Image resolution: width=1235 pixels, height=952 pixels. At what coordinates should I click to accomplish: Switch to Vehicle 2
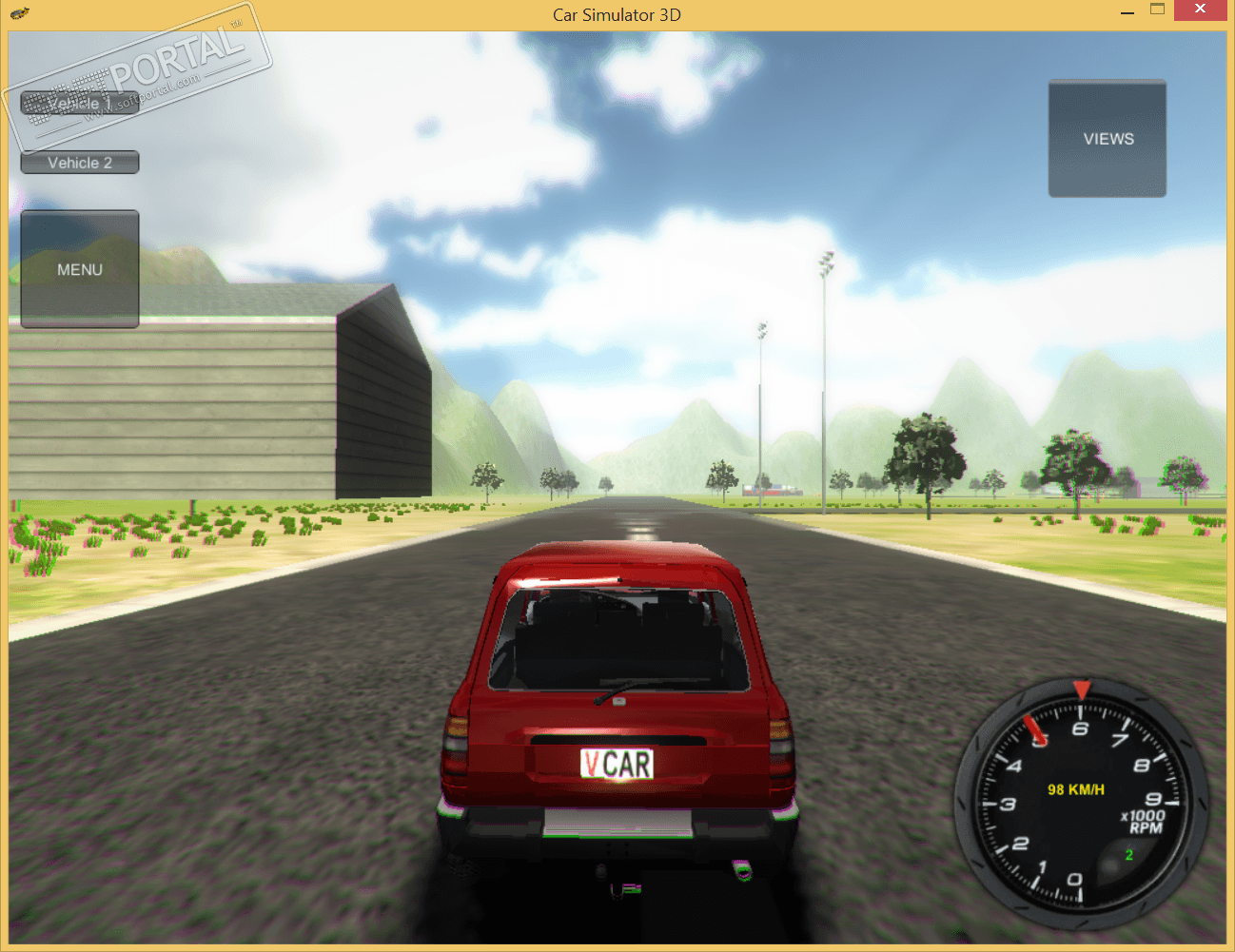80,163
